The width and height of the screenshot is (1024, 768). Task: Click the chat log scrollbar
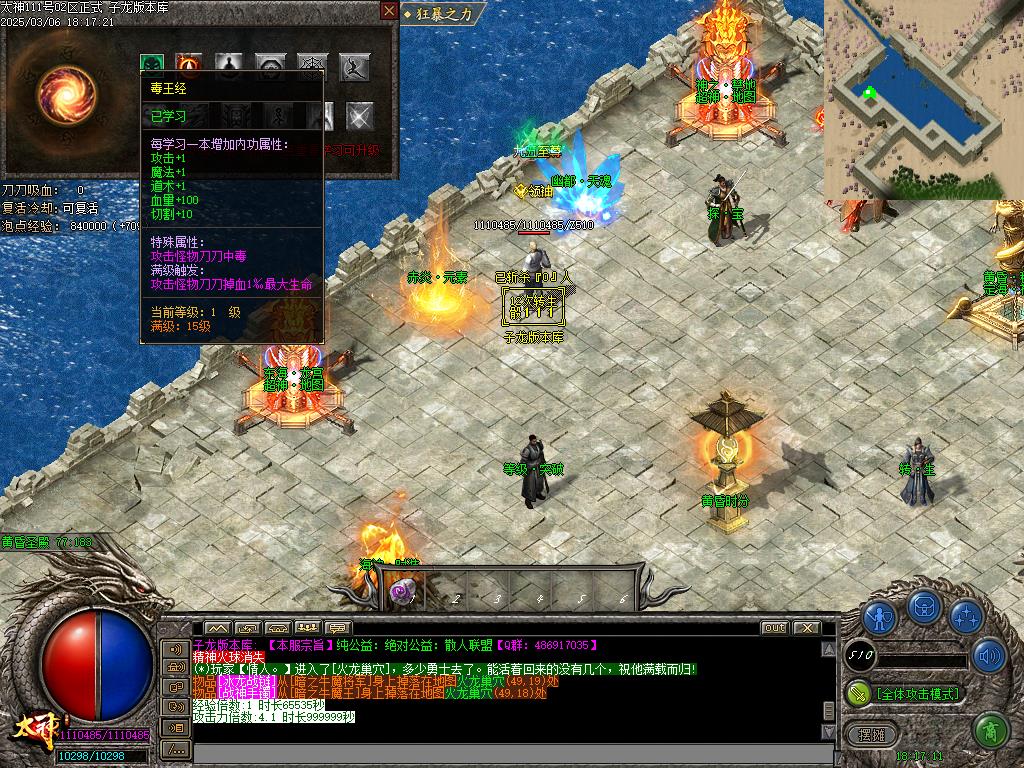(x=828, y=680)
